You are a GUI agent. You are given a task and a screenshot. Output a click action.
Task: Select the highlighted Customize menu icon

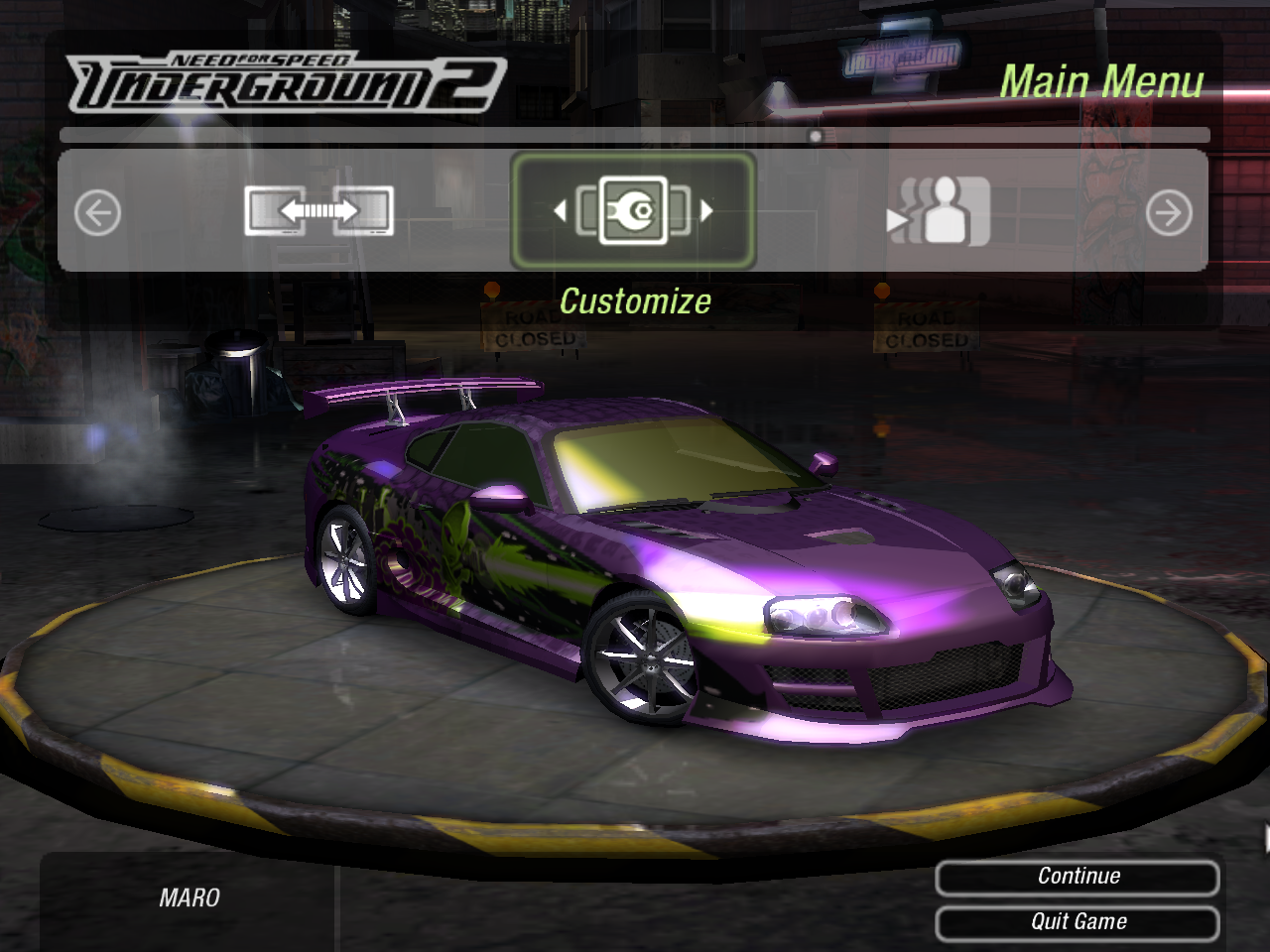point(633,210)
